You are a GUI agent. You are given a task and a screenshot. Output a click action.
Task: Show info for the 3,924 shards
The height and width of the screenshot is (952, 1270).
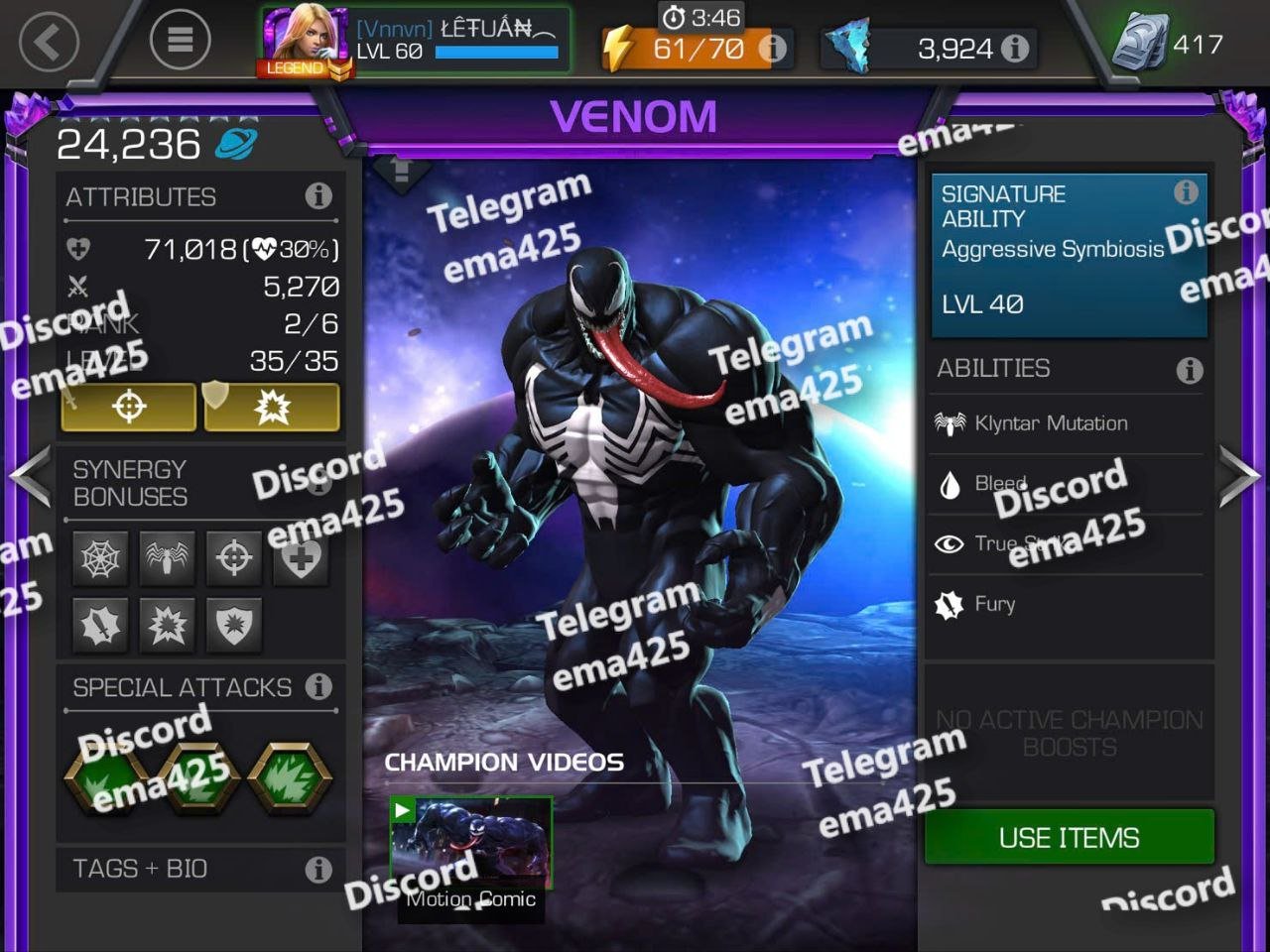point(1015,48)
